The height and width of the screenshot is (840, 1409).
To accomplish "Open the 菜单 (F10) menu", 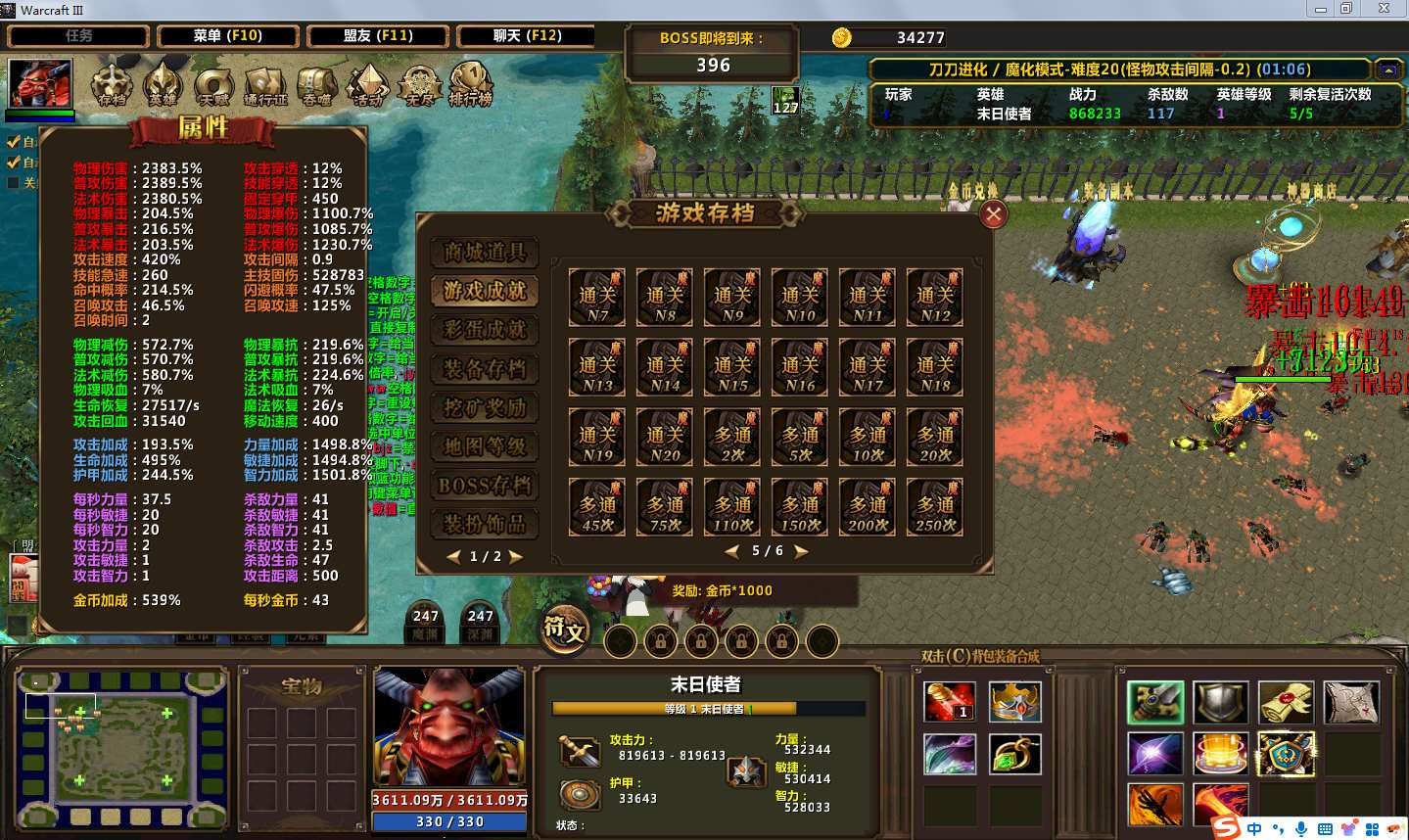I will pos(227,36).
